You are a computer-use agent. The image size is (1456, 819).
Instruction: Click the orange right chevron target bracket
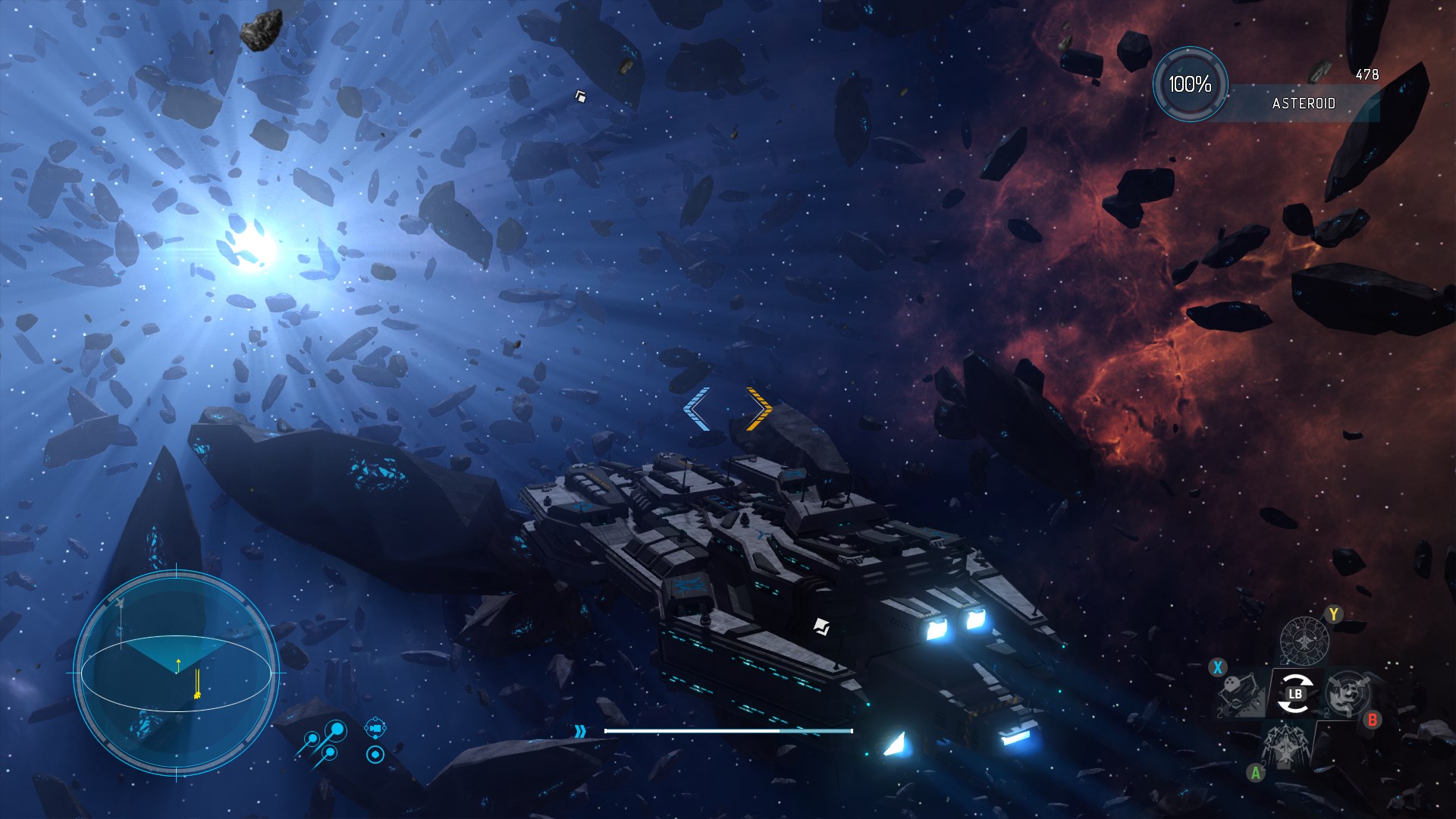point(759,409)
